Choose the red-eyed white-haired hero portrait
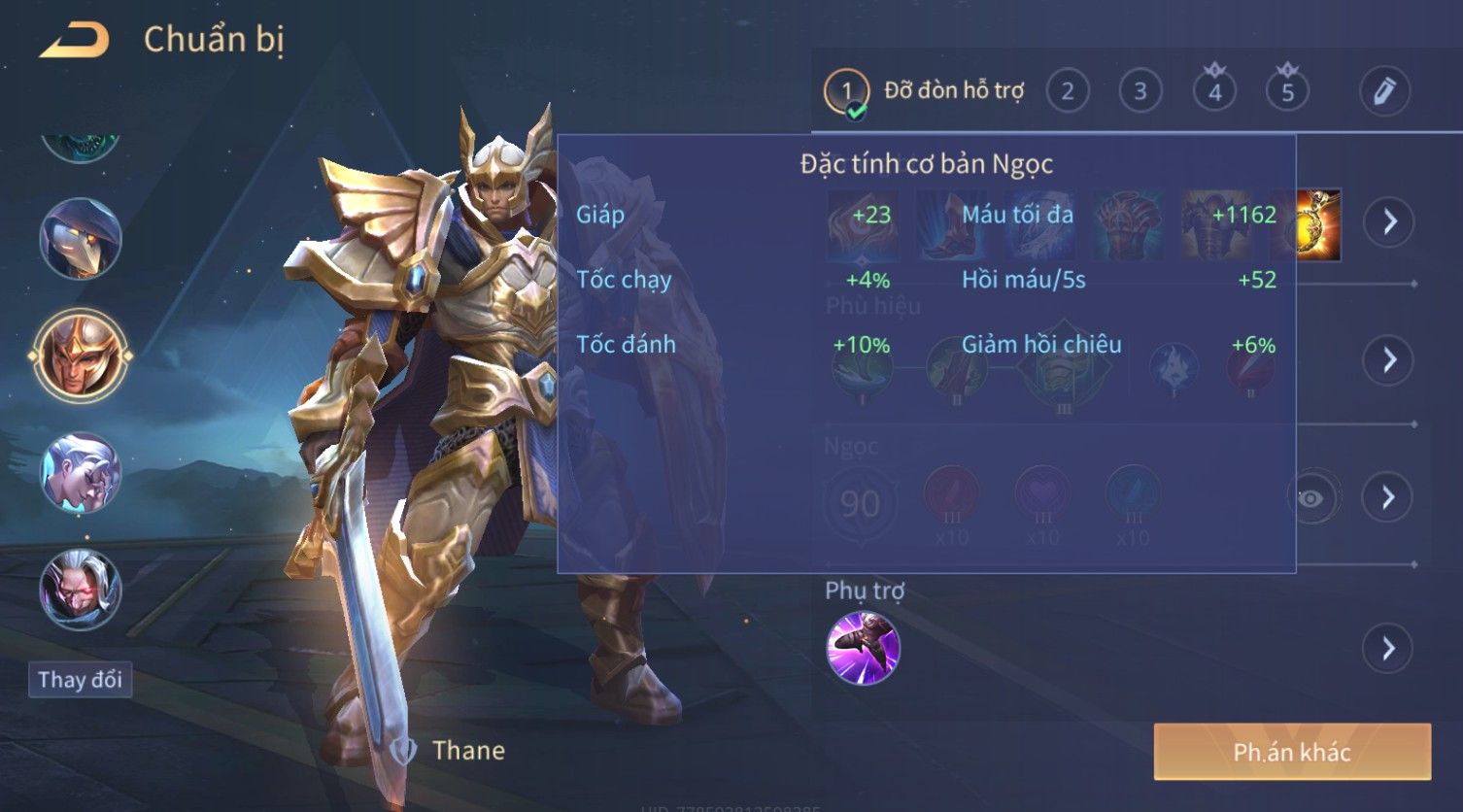This screenshot has width=1463, height=812. click(x=80, y=590)
